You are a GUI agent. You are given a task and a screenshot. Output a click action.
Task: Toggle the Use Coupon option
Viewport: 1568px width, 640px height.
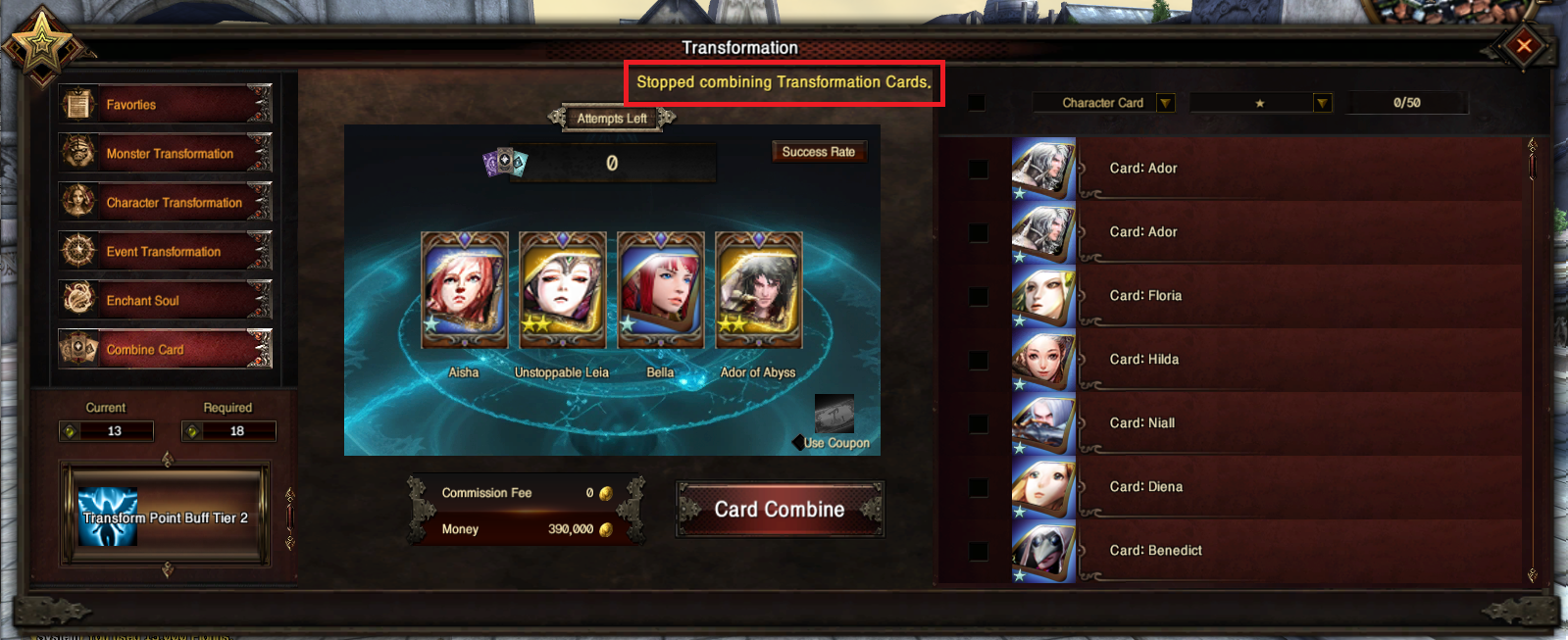(799, 443)
